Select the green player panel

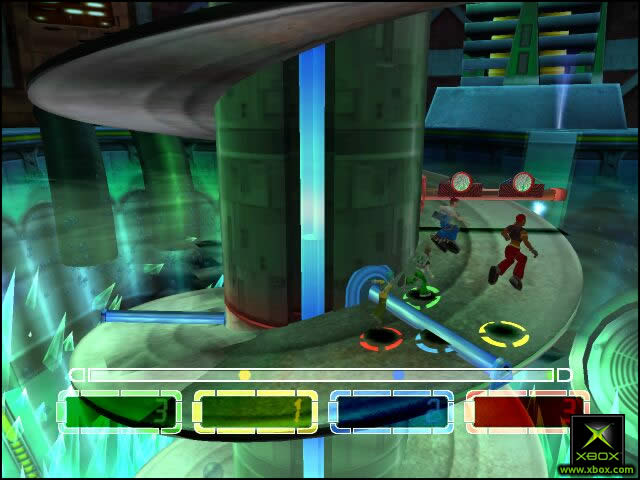pos(120,411)
